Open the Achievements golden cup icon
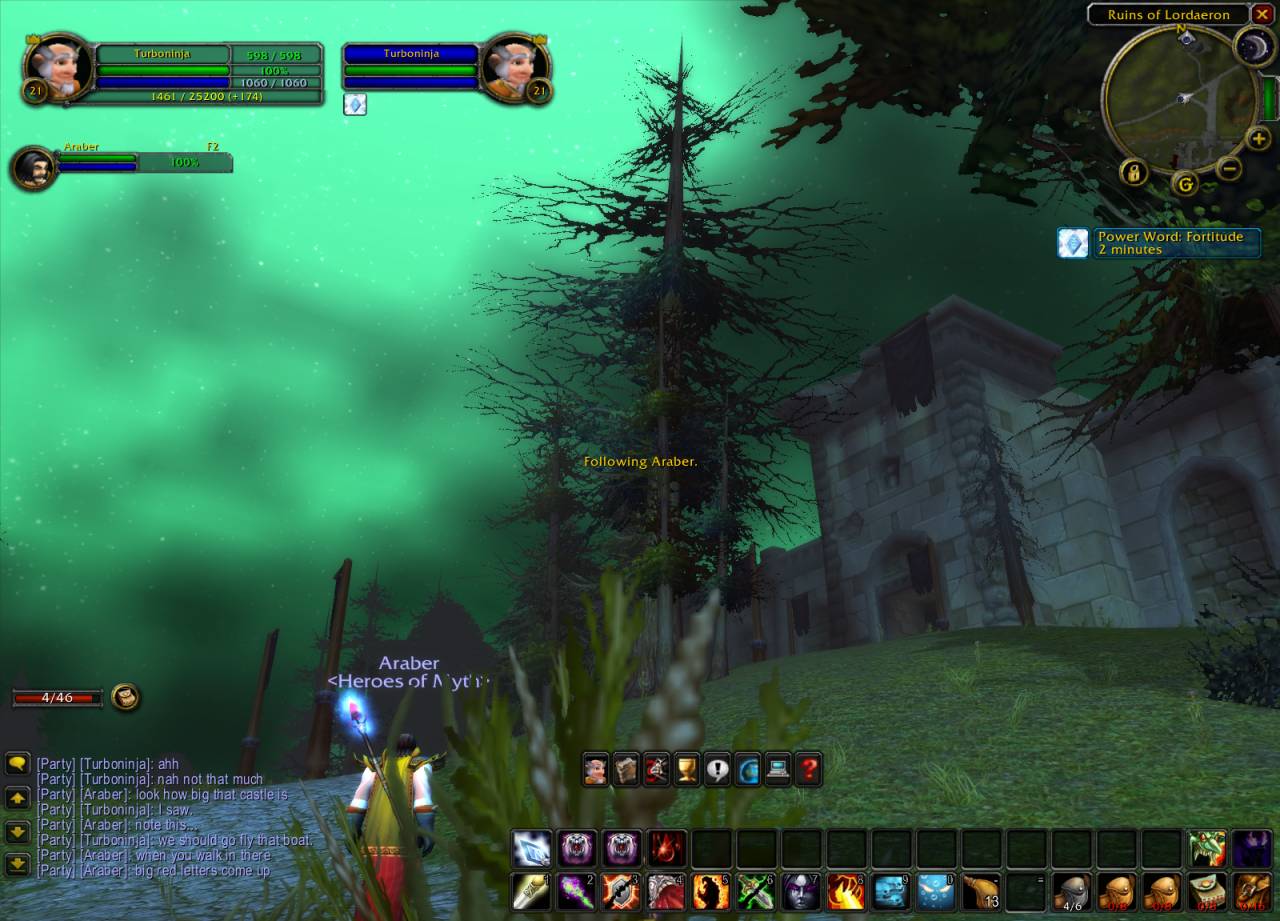The width and height of the screenshot is (1280, 921). 686,767
